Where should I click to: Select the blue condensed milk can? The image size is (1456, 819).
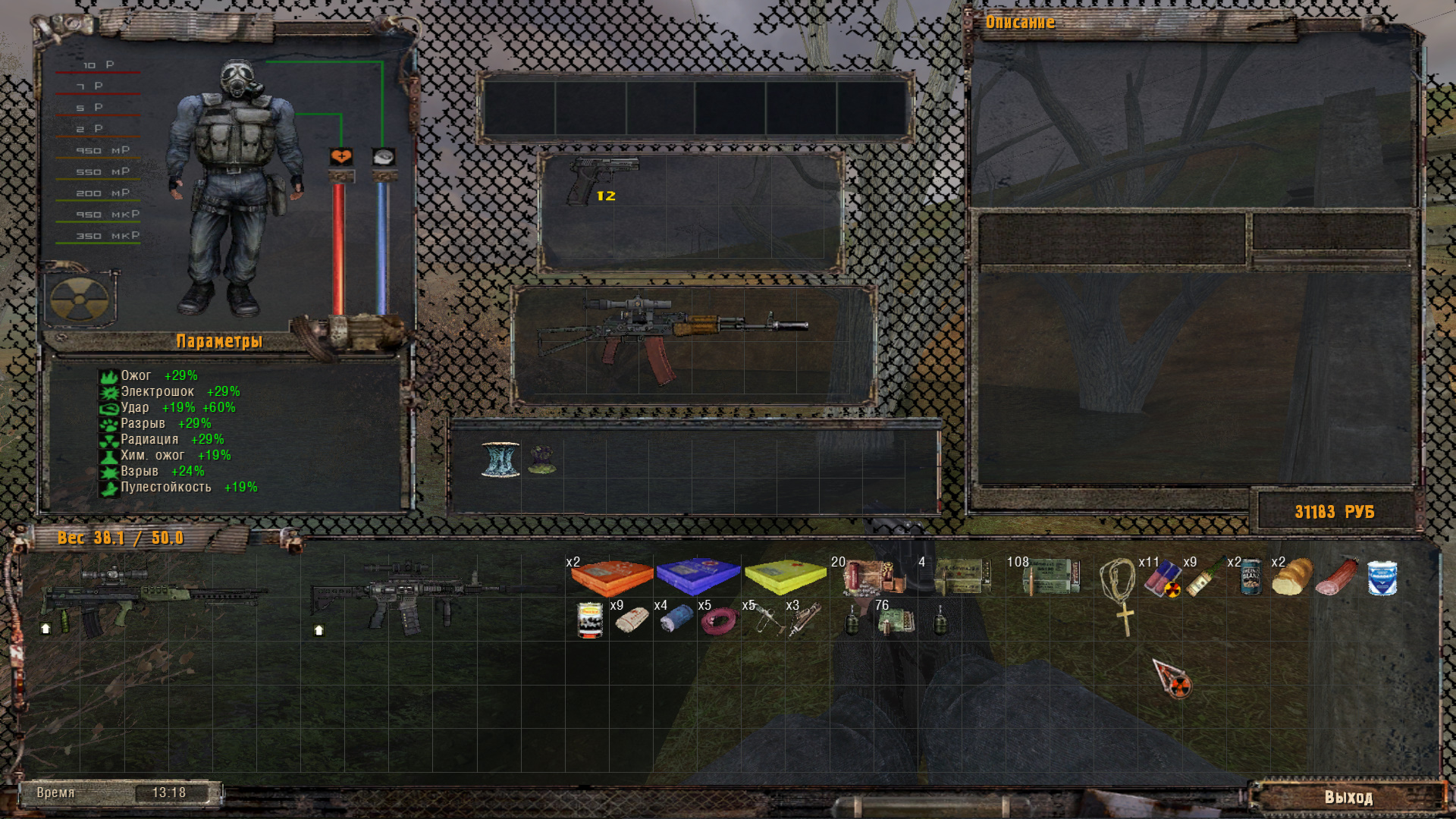(x=1381, y=578)
